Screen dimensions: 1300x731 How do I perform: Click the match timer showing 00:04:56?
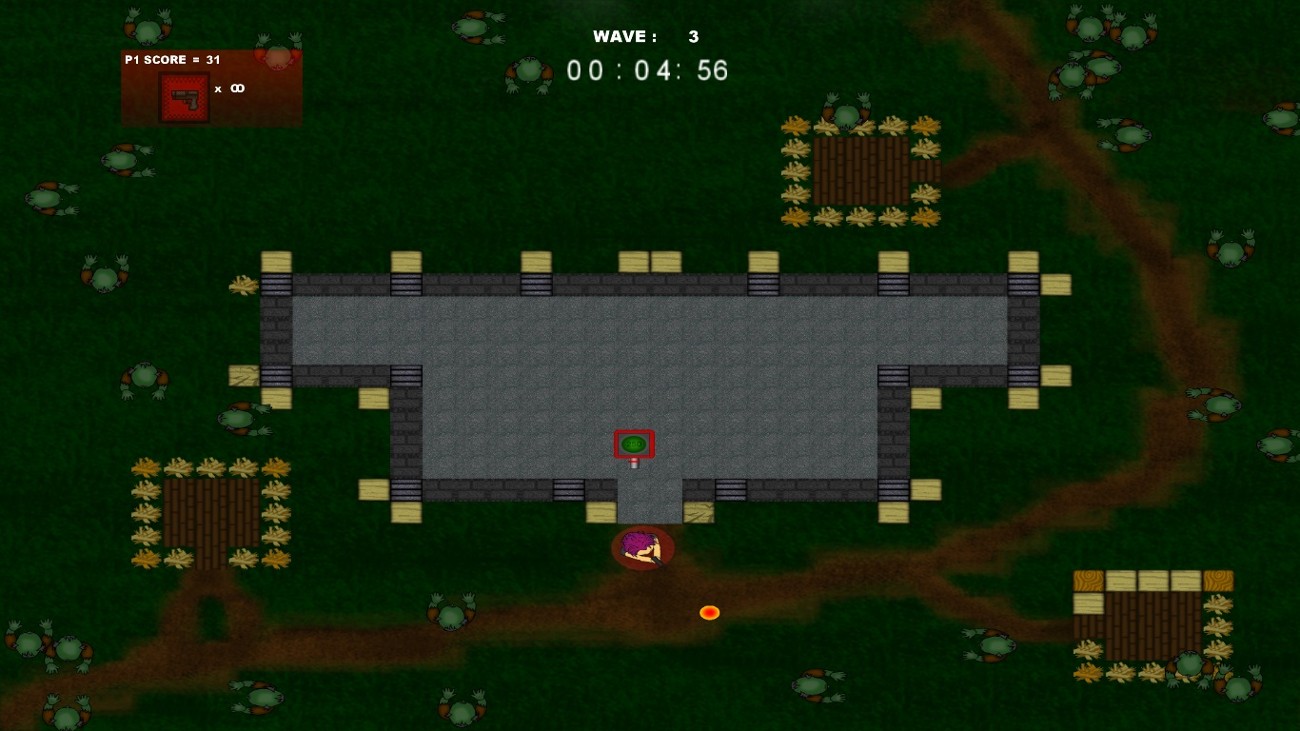click(645, 71)
